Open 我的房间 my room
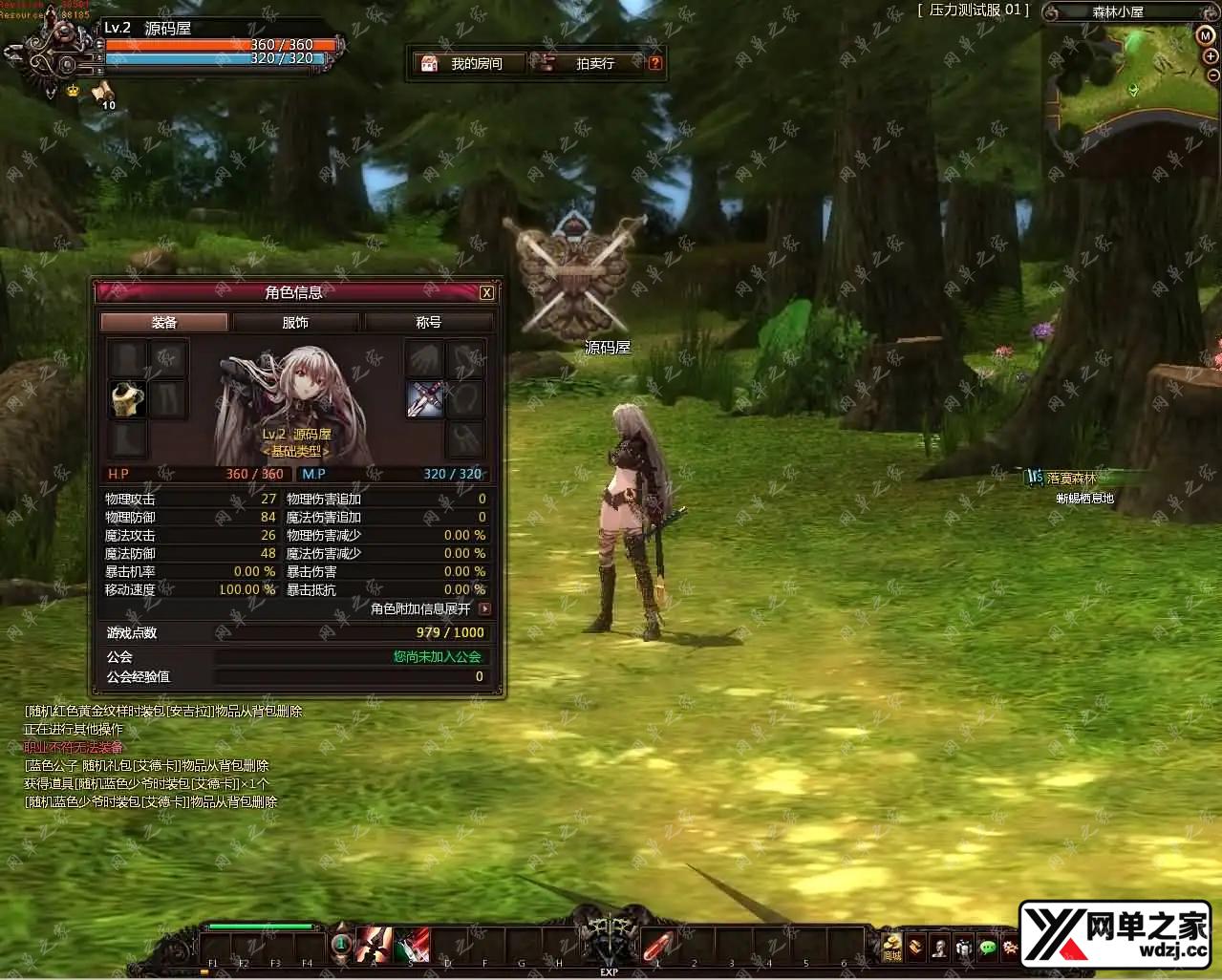The image size is (1222, 980). pos(468,64)
